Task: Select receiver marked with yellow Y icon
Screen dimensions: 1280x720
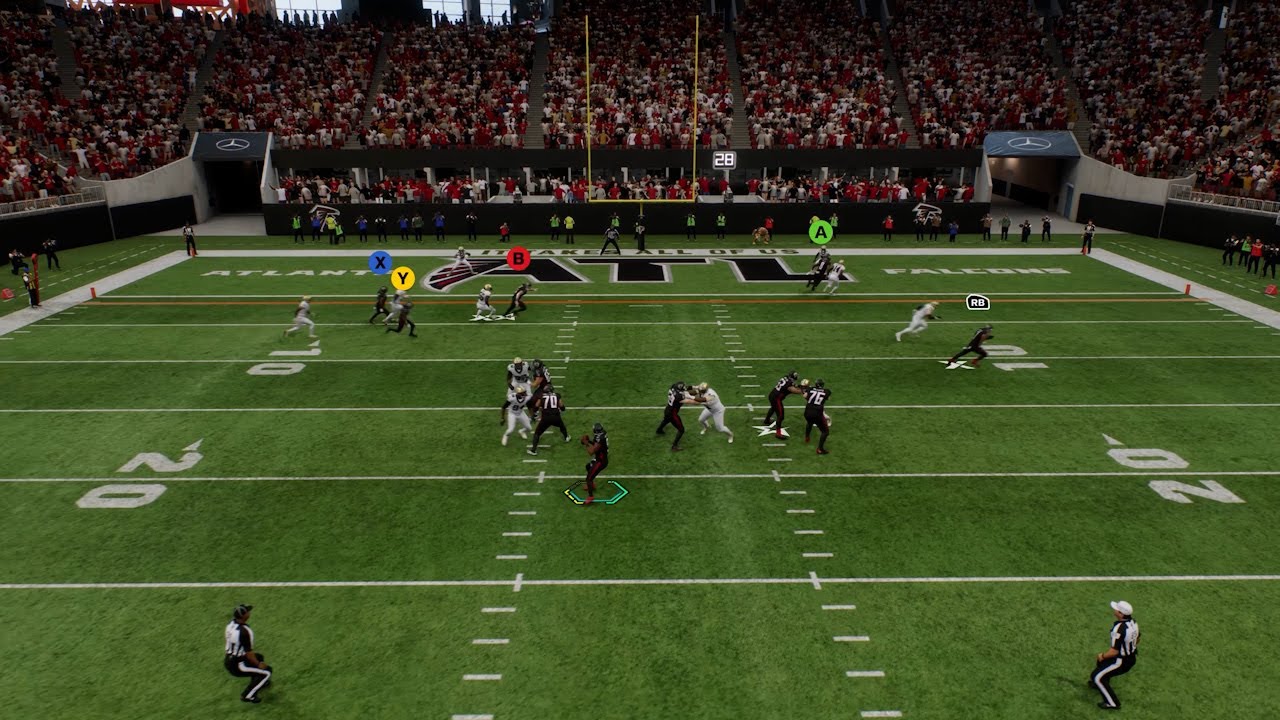Action: coord(404,279)
